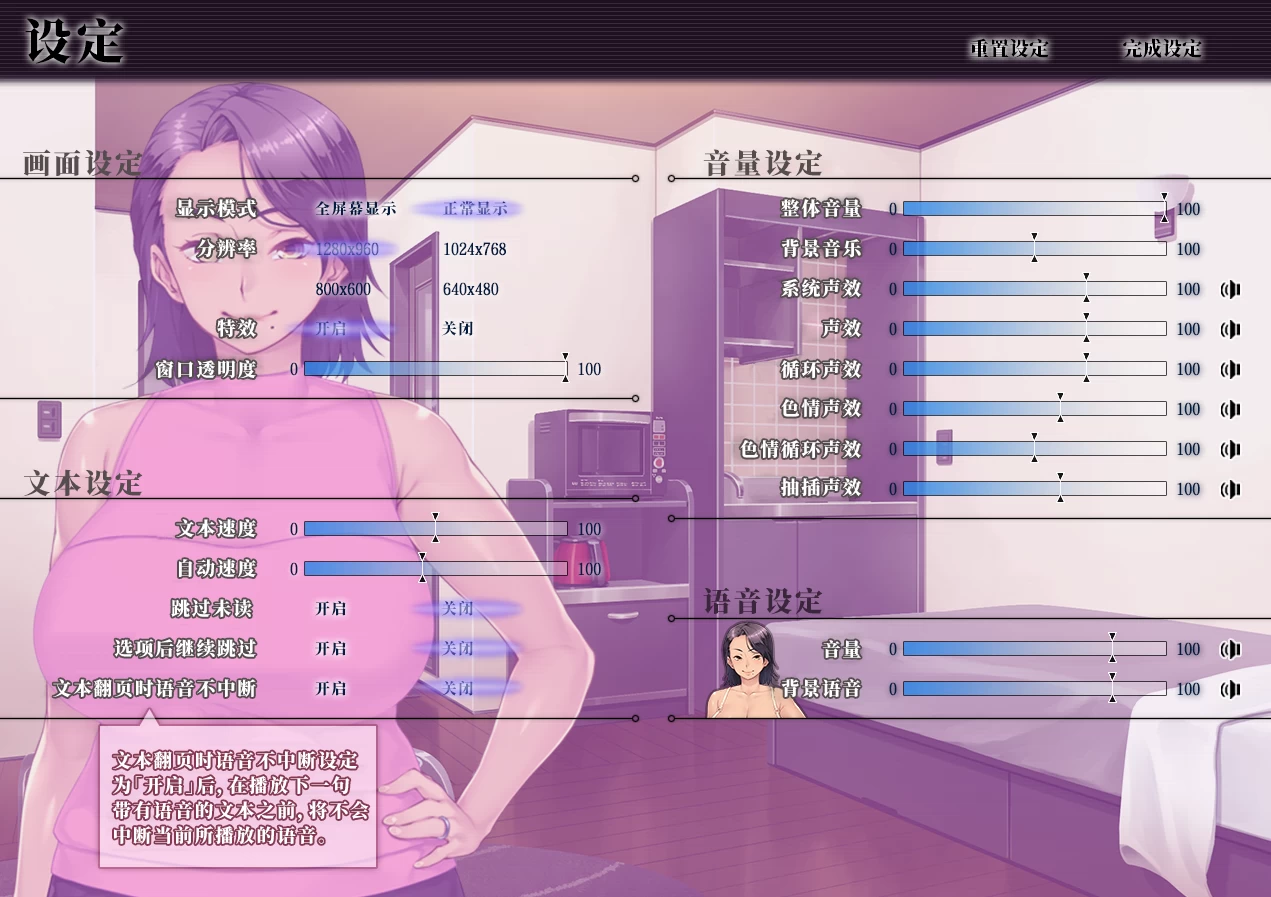Screen dimensions: 1271x897
Task: Select the 1024x768 resolution
Action: [x=474, y=249]
